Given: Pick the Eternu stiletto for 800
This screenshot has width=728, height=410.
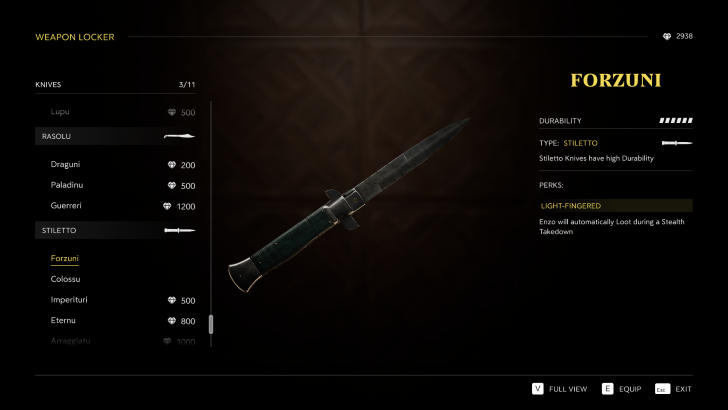Looking at the screenshot, I should (63, 320).
